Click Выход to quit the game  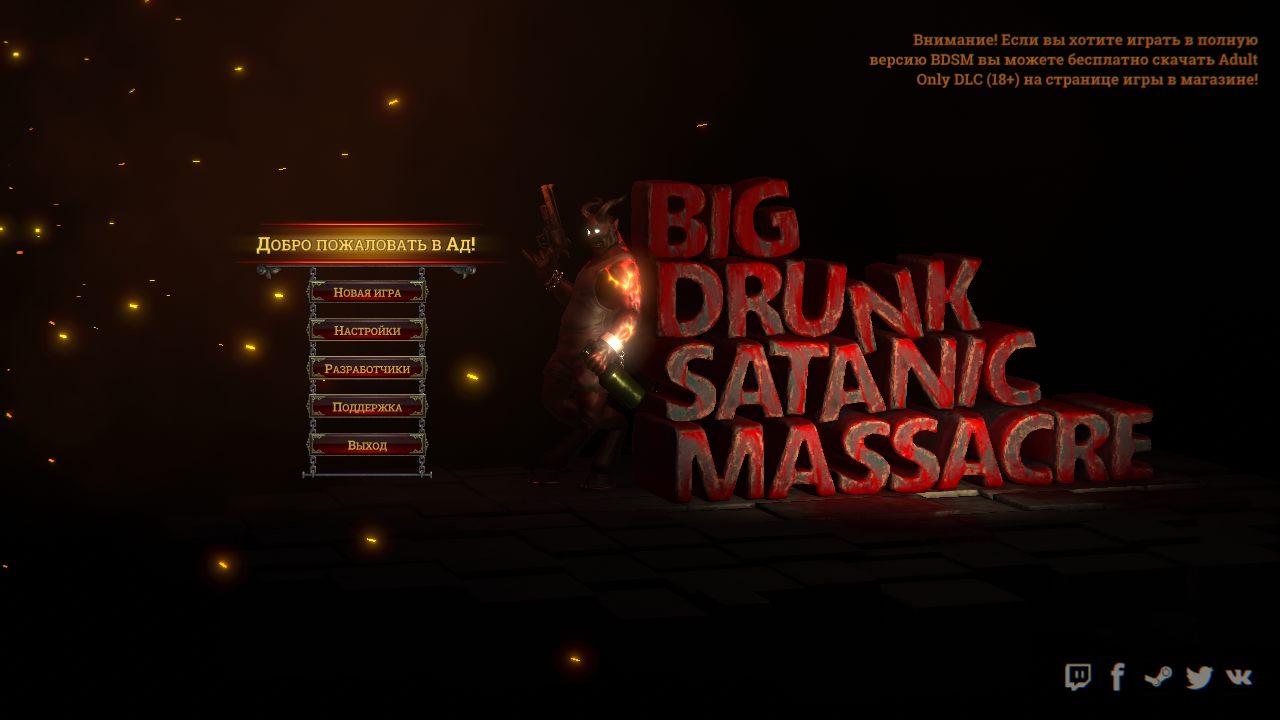tap(366, 445)
